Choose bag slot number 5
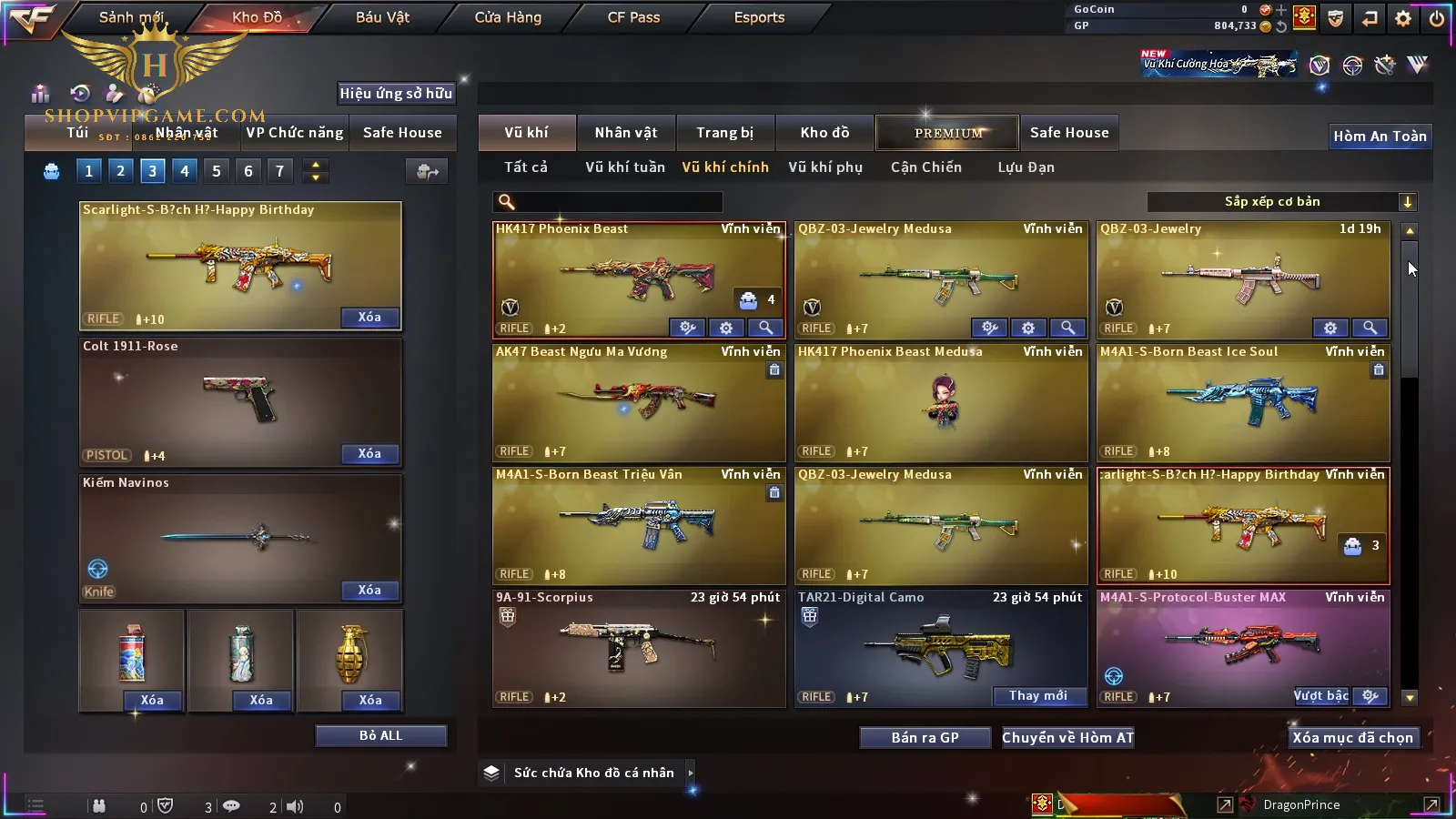The image size is (1456, 819). [217, 171]
